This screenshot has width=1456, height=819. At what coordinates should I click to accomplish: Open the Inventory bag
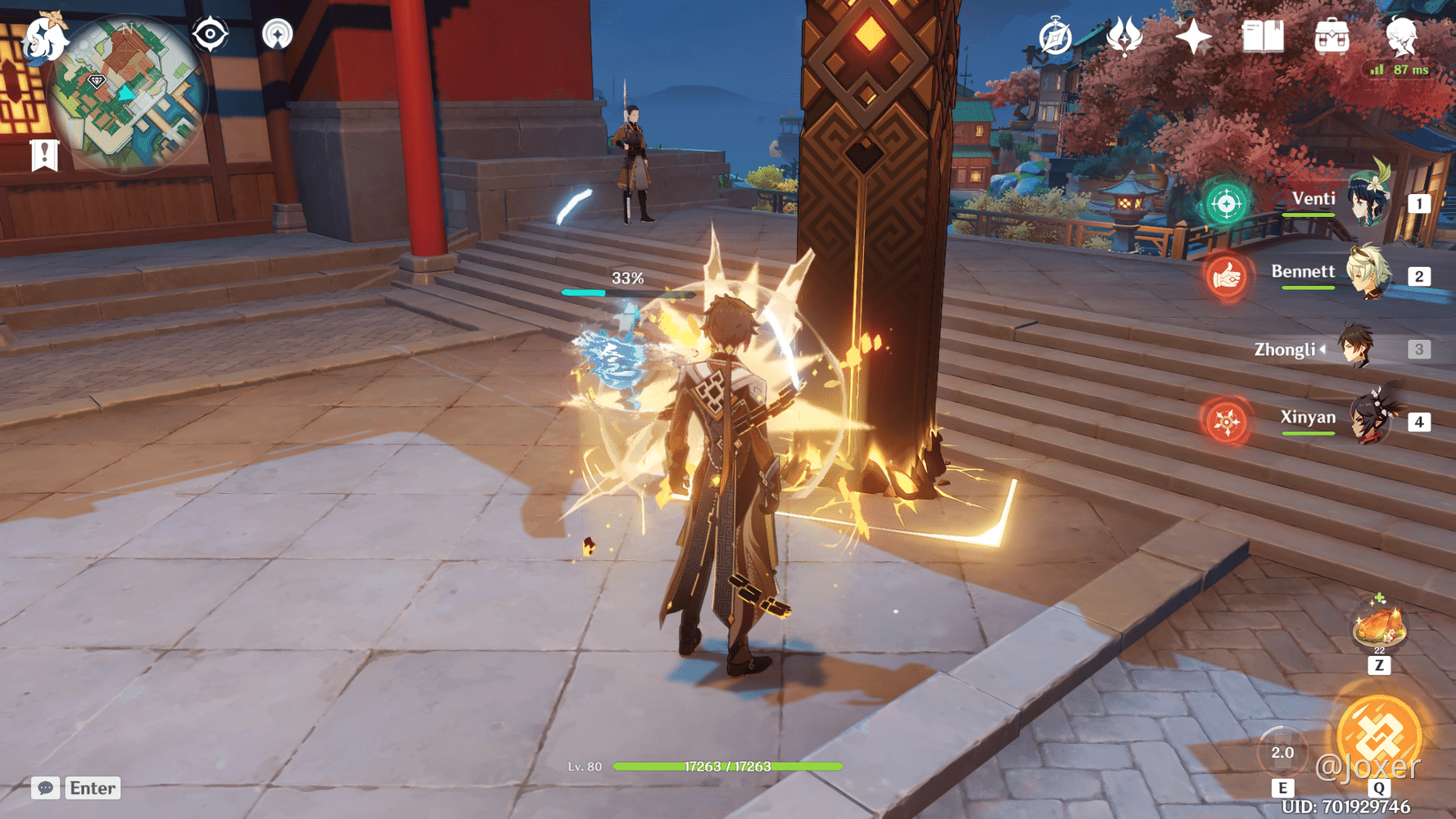click(1332, 36)
